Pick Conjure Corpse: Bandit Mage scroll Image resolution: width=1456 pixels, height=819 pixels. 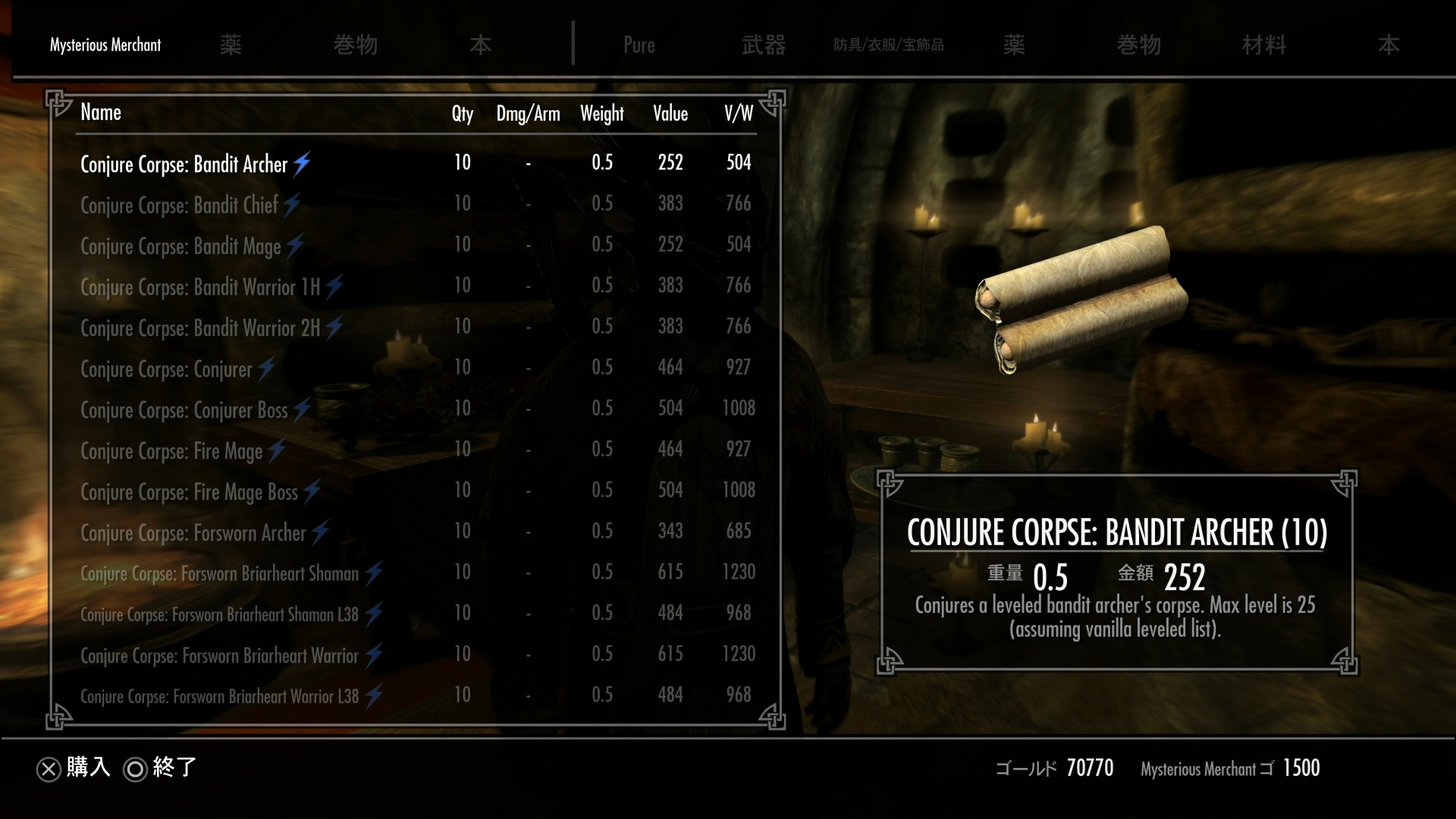180,246
